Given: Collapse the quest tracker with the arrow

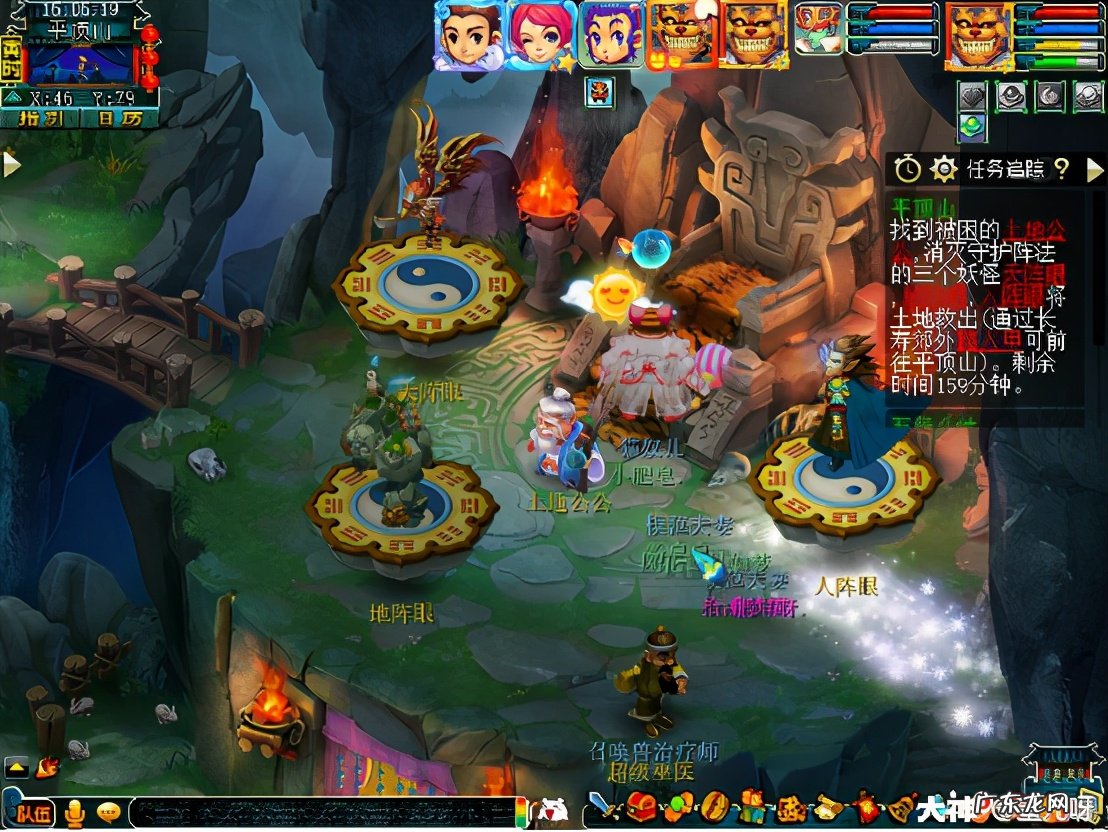Looking at the screenshot, I should (x=1095, y=169).
